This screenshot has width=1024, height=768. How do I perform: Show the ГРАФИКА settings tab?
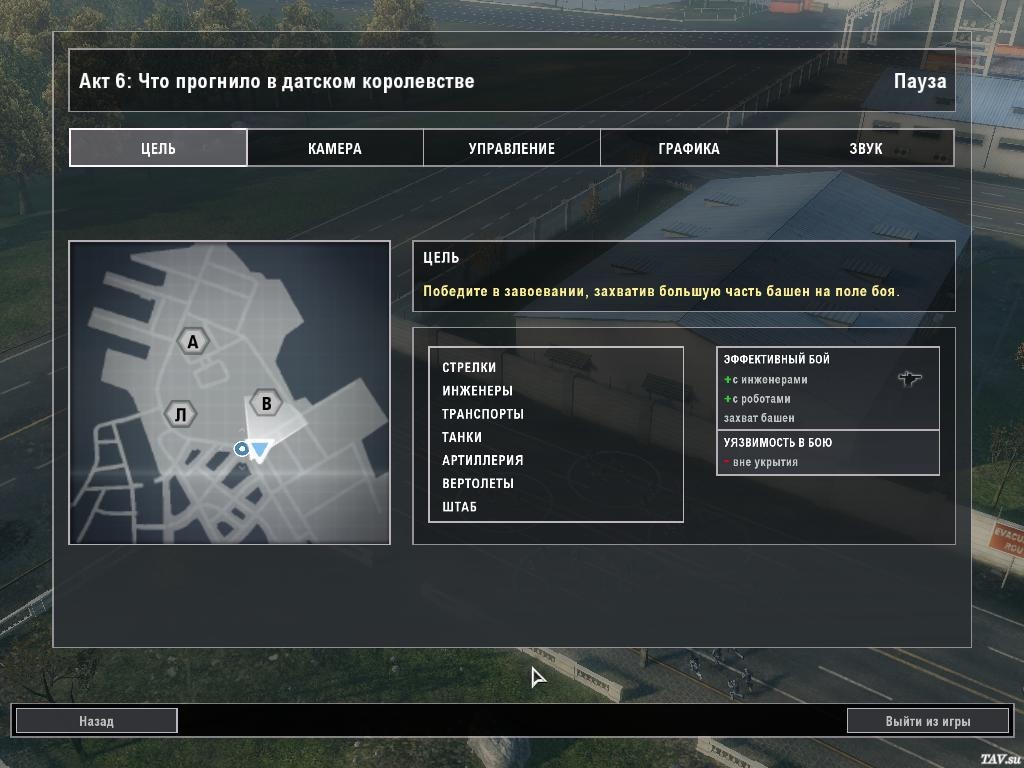[x=689, y=148]
